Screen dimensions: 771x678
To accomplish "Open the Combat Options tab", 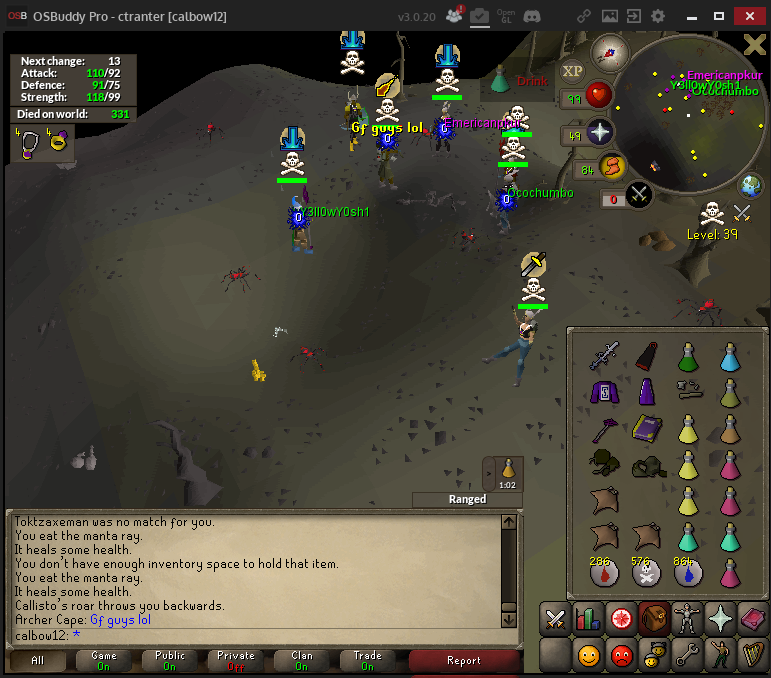I will point(555,620).
